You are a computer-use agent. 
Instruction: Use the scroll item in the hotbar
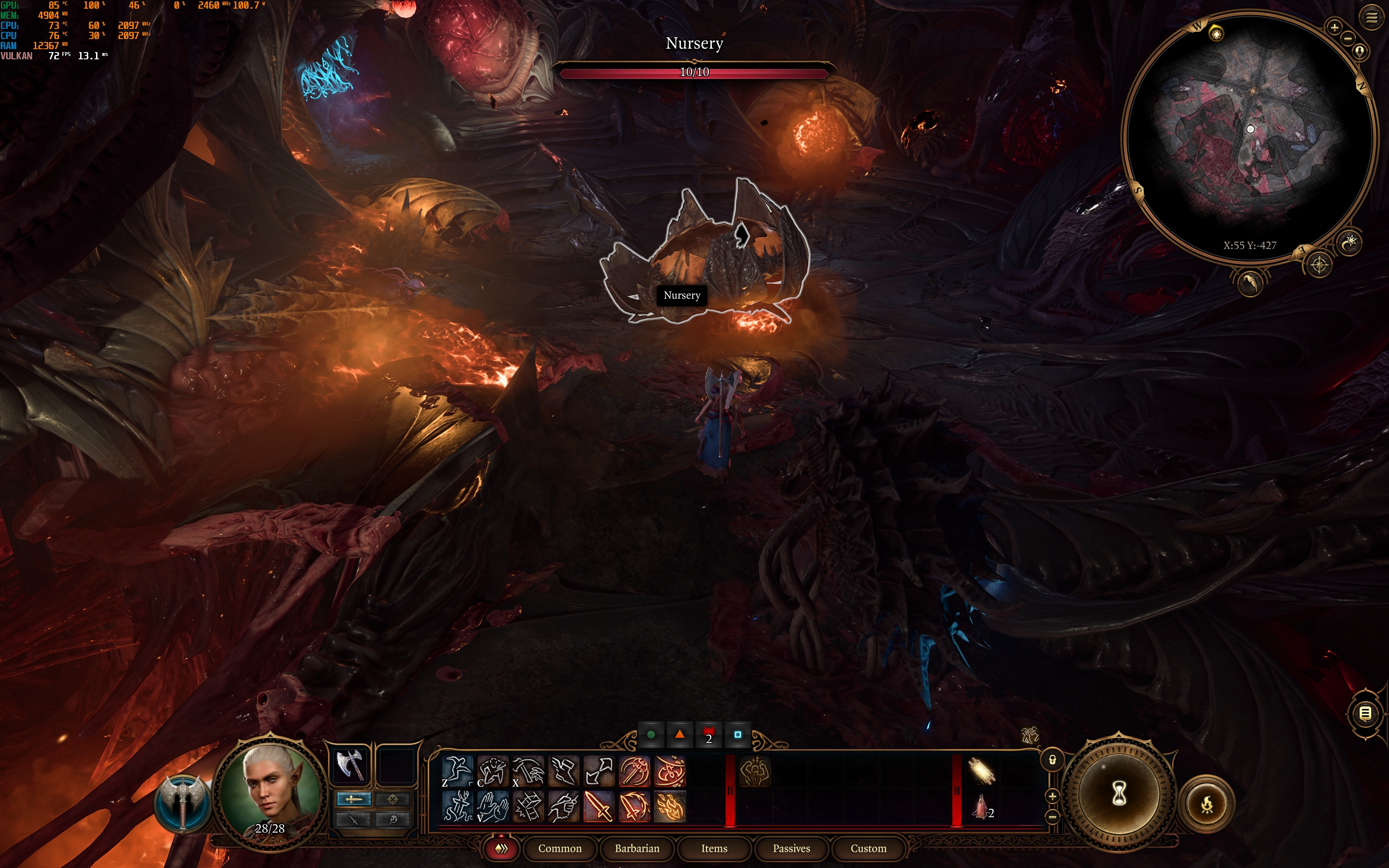click(981, 771)
